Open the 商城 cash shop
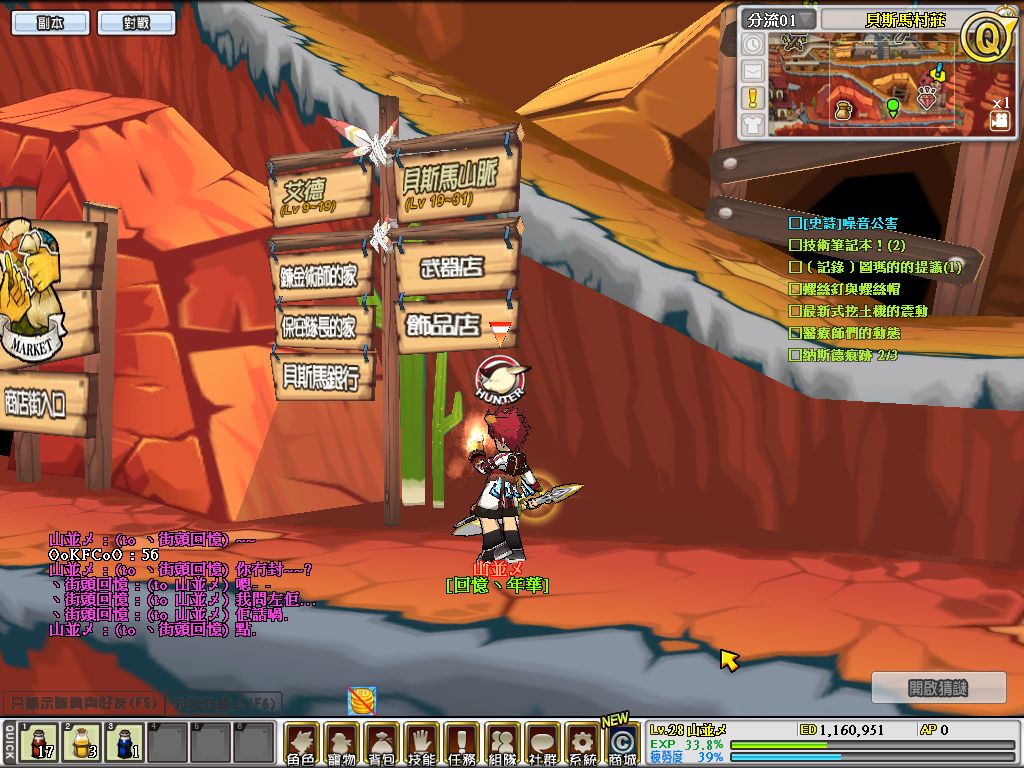This screenshot has height=768, width=1024. (622, 744)
